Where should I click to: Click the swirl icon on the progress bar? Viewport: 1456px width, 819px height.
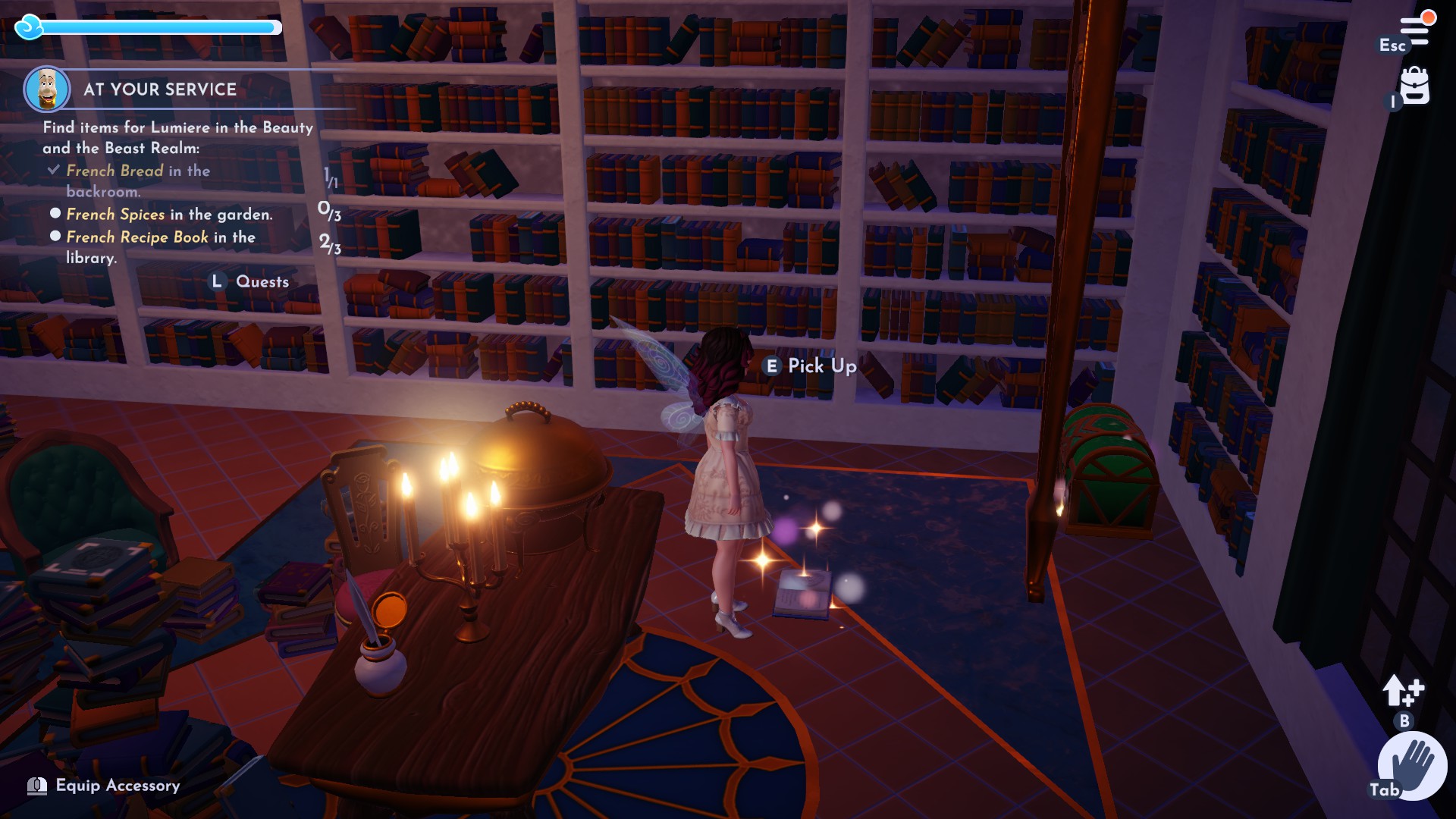(x=27, y=27)
